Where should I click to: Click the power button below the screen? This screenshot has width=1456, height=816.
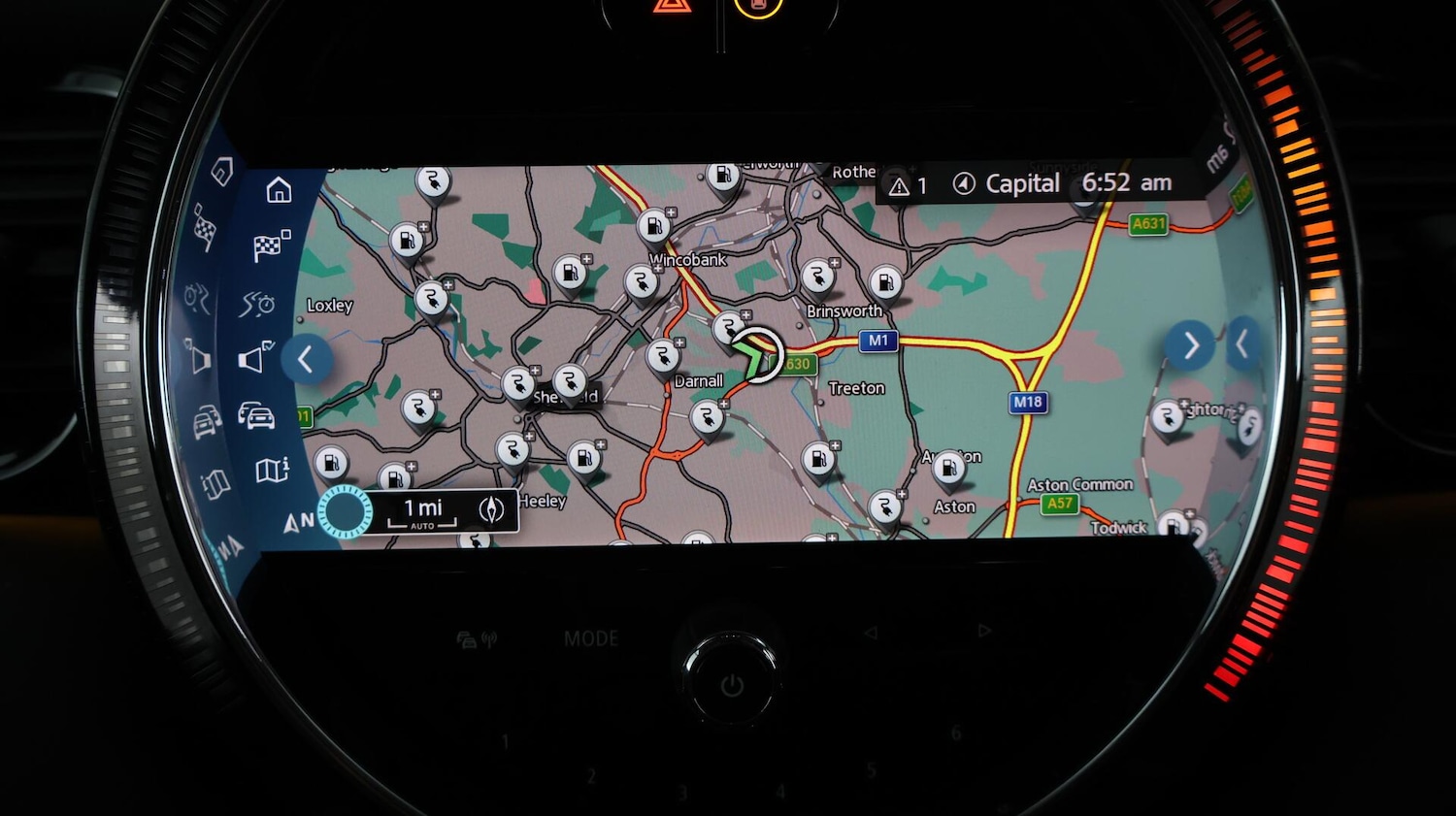coord(732,686)
